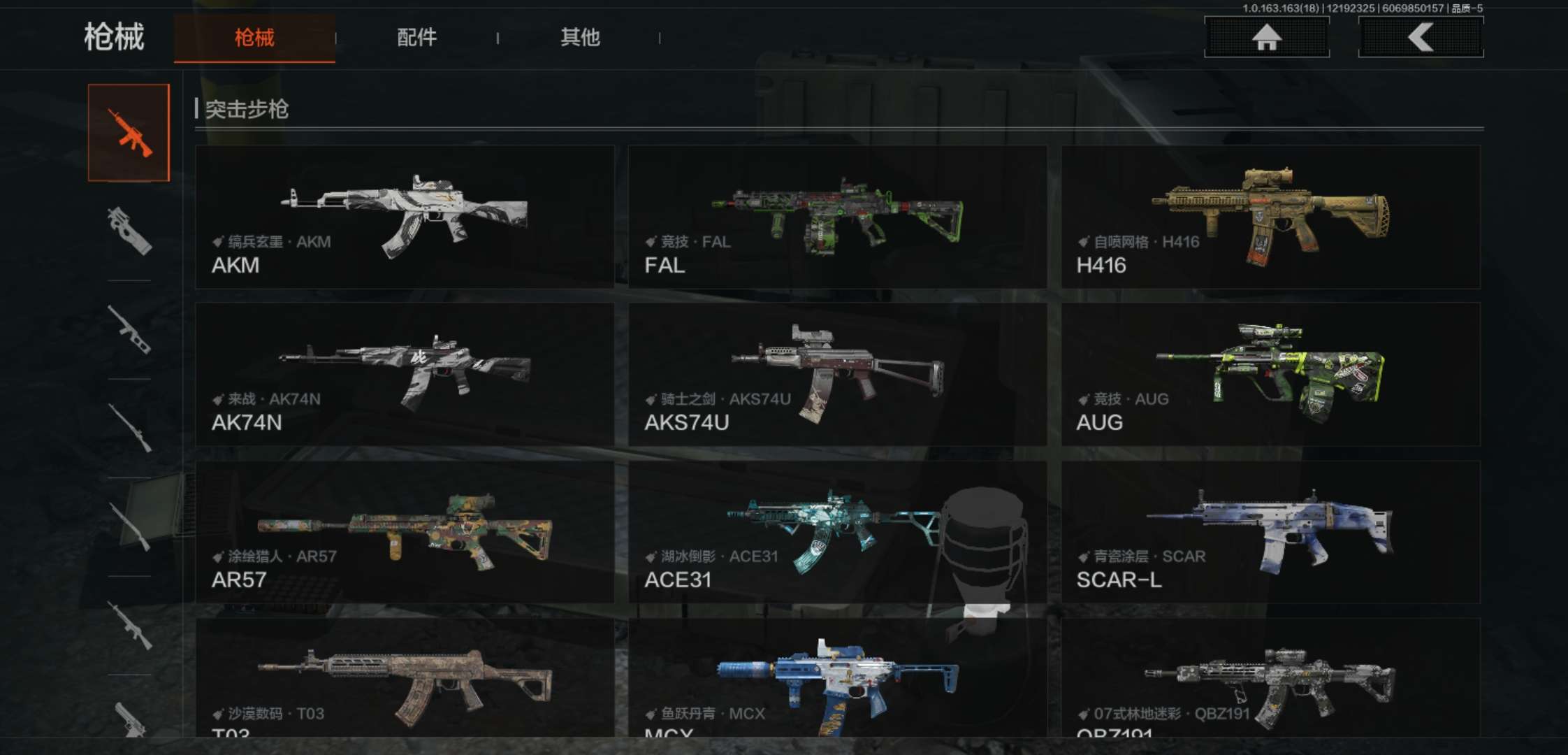
Task: Choose the AUG weapon tile
Action: [x=1270, y=374]
